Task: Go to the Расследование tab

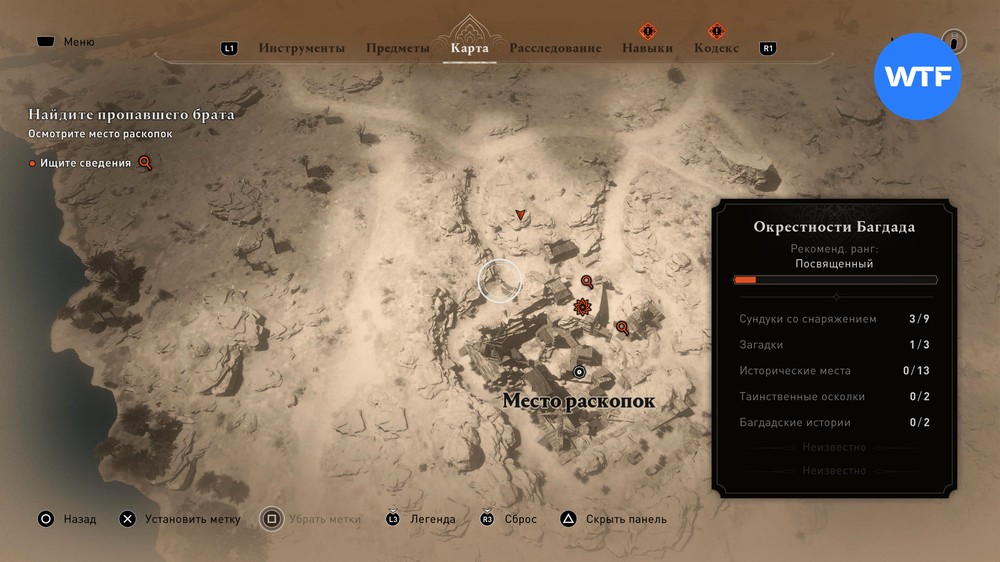Action: [x=555, y=48]
